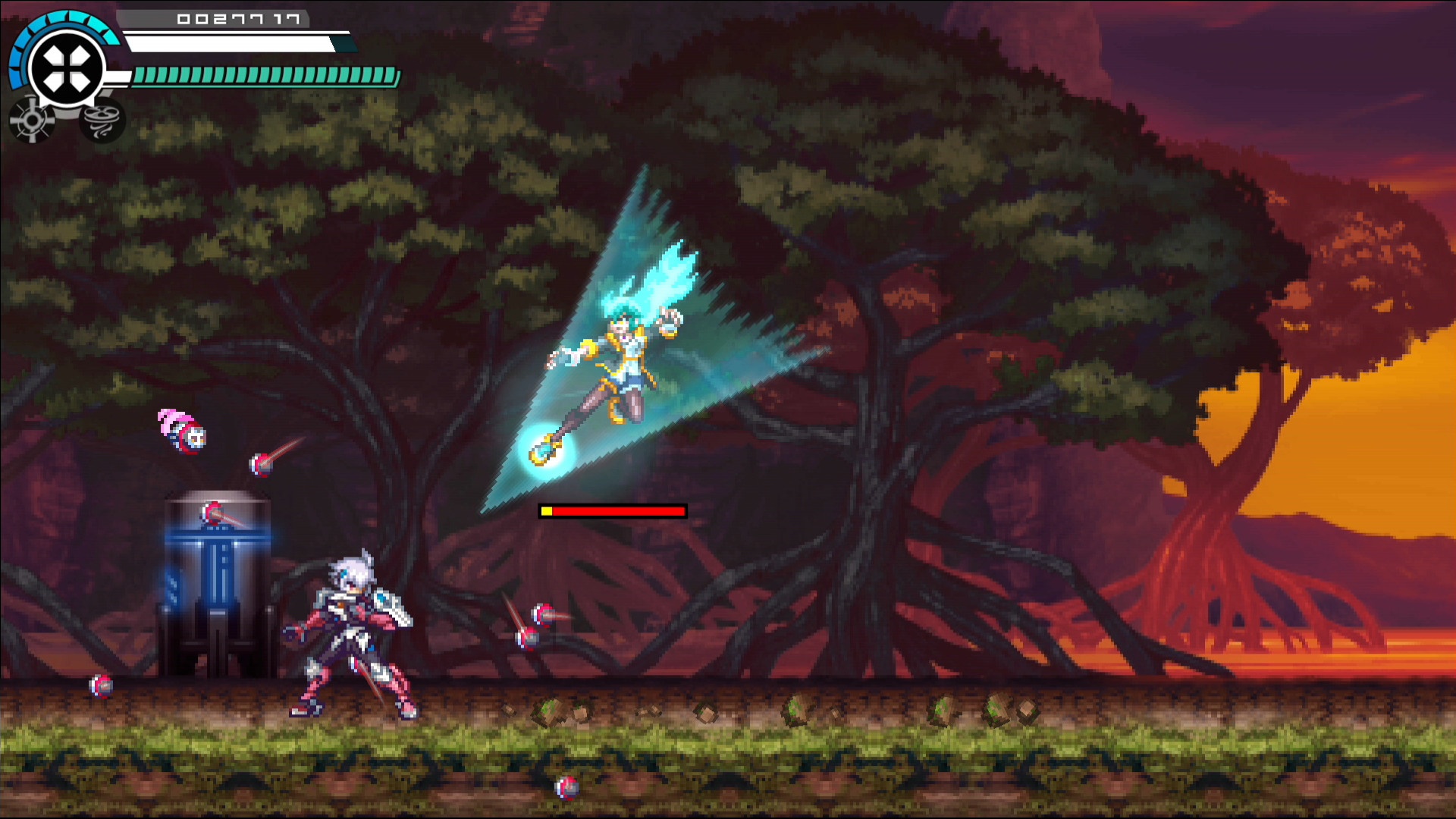Click the boss health bar below the boss

click(612, 512)
